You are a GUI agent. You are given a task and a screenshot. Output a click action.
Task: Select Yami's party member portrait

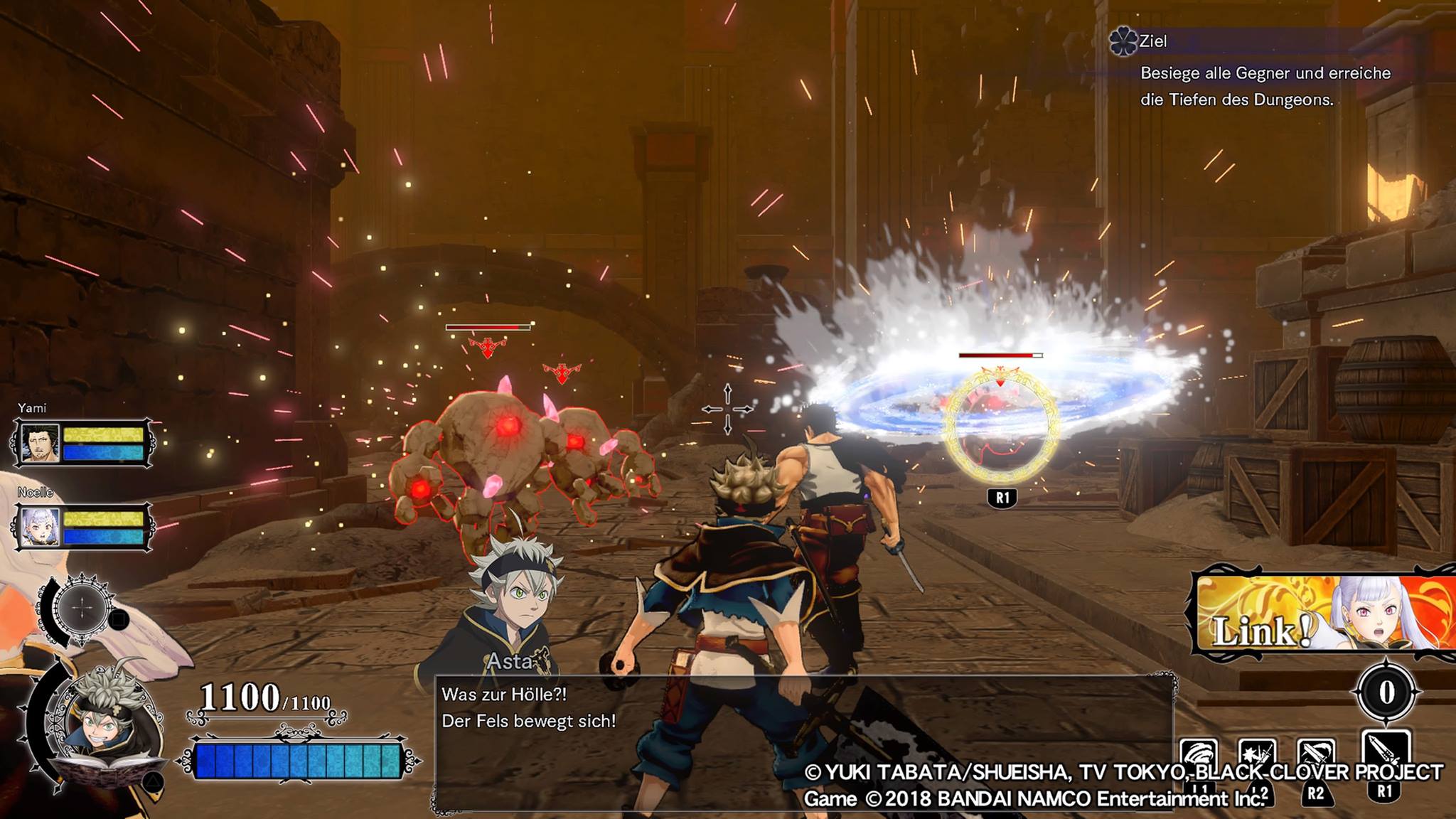[40, 443]
